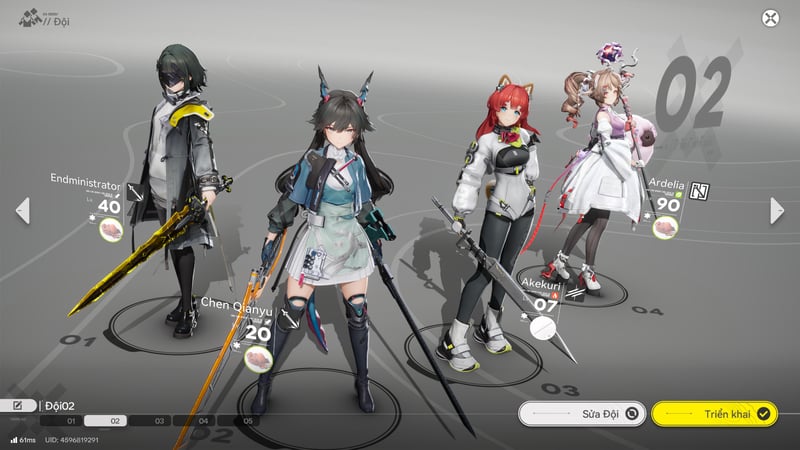Confirm with the Triển khai button
The height and width of the screenshot is (450, 800).
click(714, 413)
